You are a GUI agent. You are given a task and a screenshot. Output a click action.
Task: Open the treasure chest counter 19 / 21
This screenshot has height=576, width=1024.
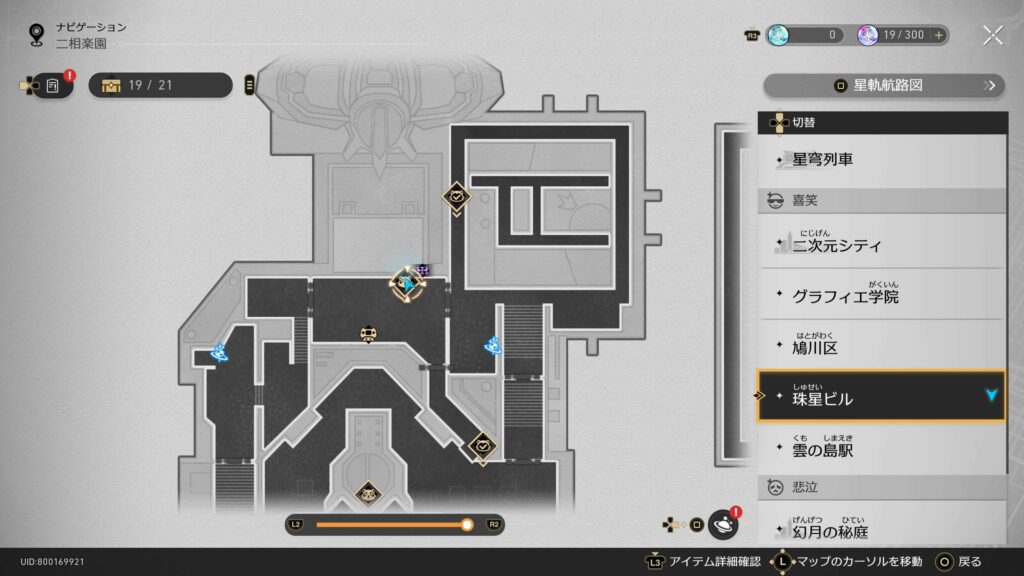[160, 85]
